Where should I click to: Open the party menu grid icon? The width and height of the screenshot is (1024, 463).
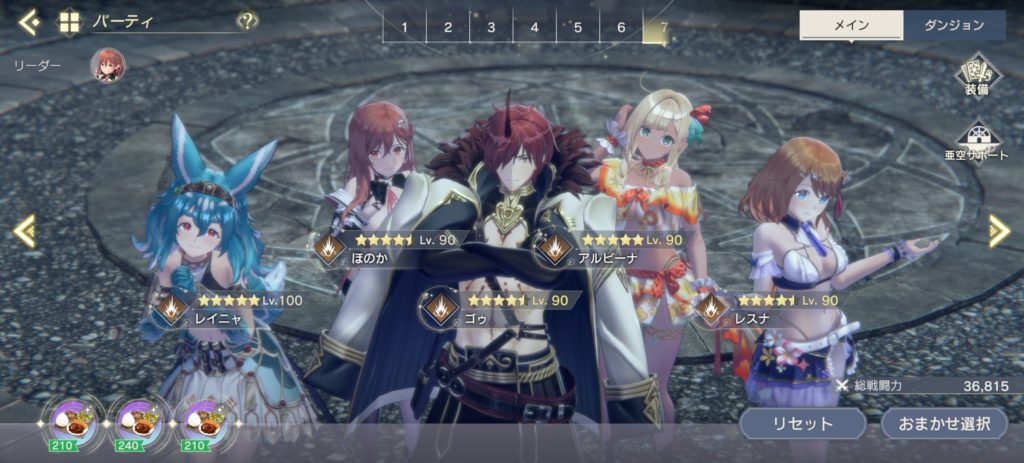point(69,22)
